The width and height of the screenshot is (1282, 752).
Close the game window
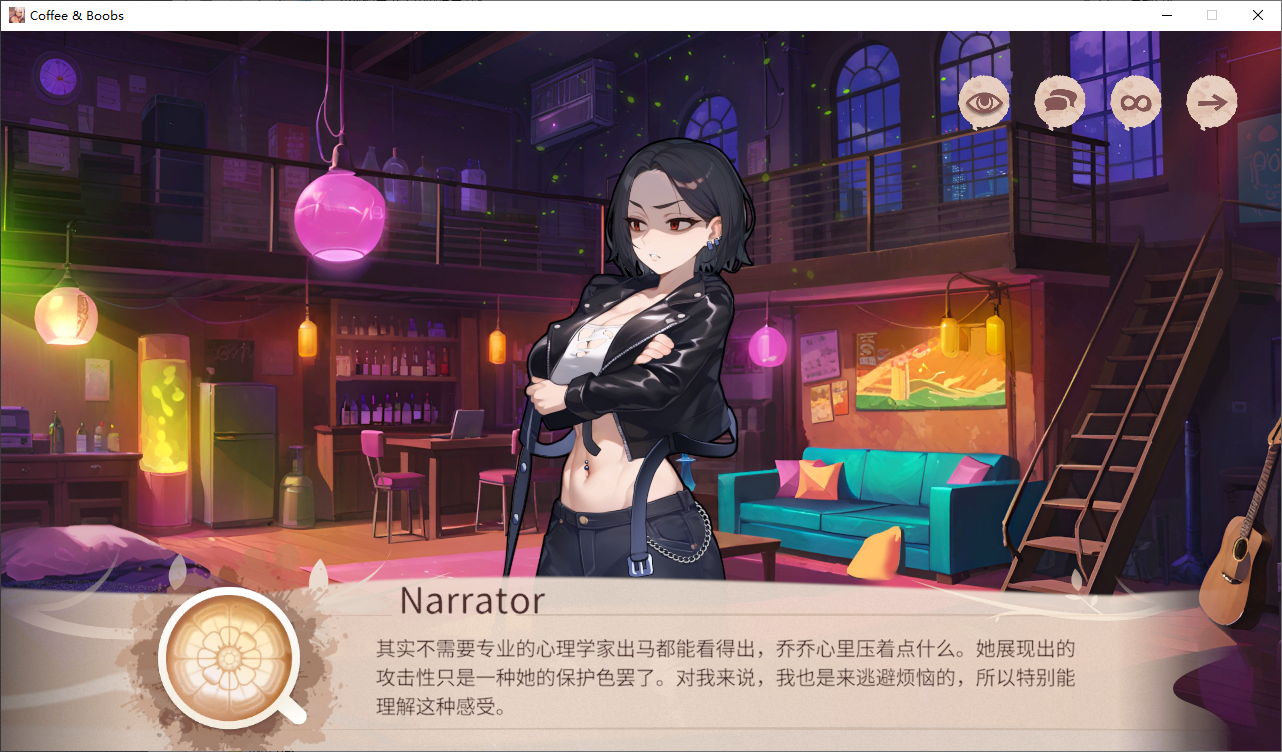(1258, 15)
